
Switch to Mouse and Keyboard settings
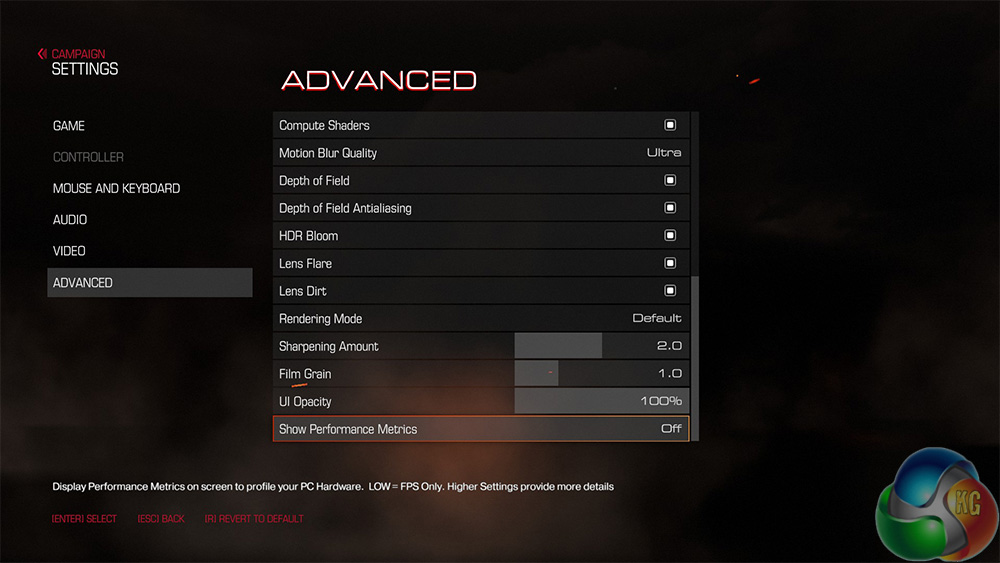[x=116, y=188]
